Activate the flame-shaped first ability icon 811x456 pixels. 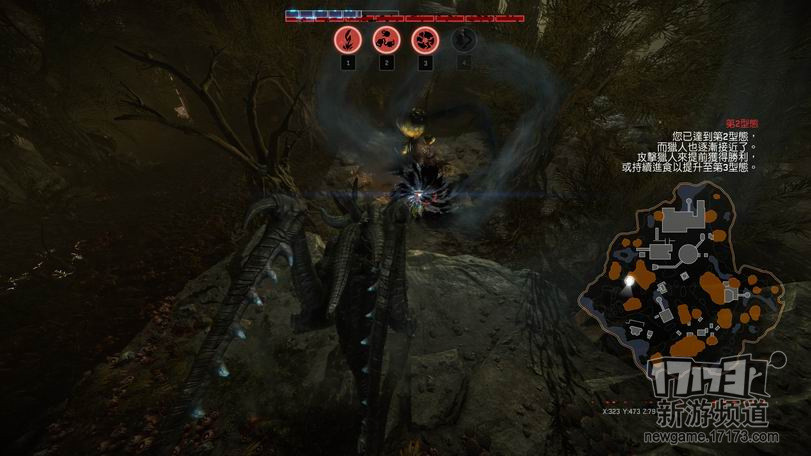347,40
